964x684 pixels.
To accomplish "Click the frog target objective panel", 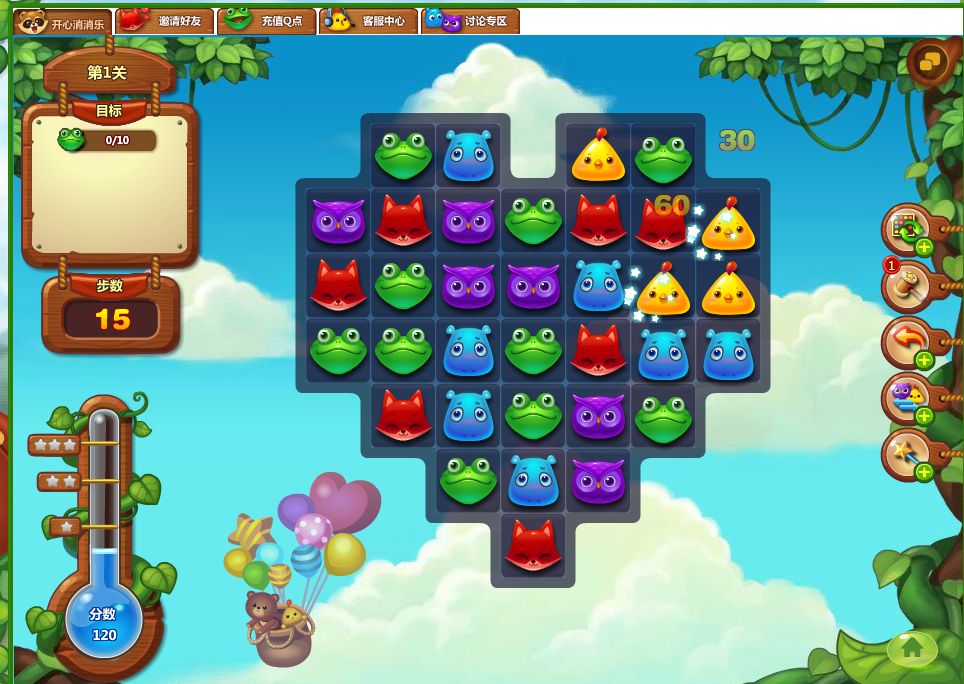I will click(108, 140).
